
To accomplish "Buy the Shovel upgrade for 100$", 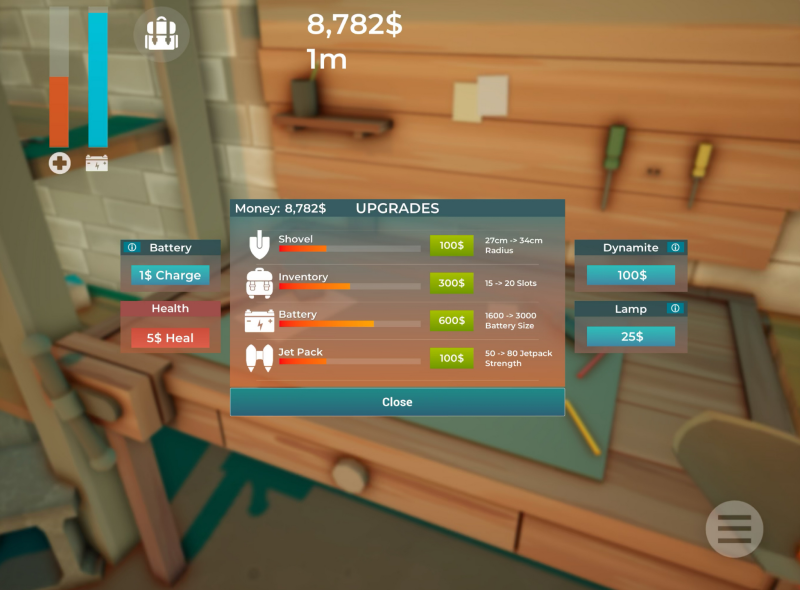I will pyautogui.click(x=452, y=245).
